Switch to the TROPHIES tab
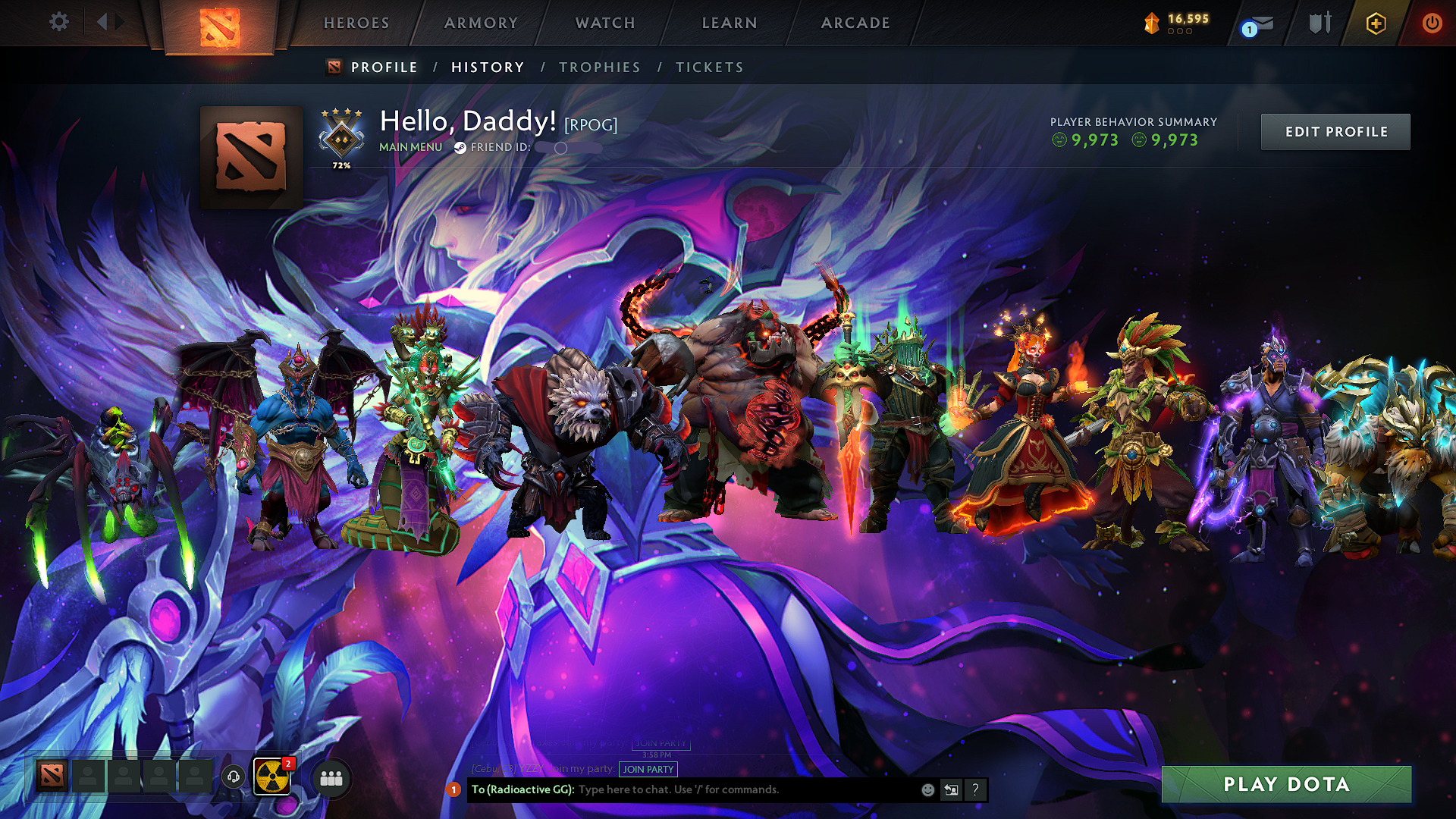 click(x=599, y=67)
